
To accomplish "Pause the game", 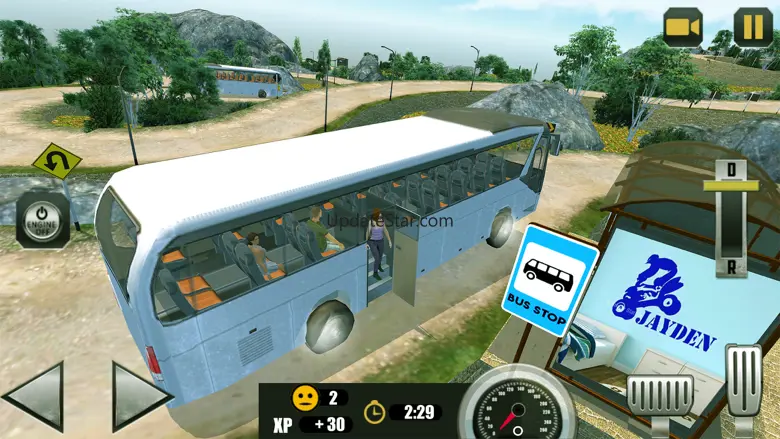I will pyautogui.click(x=752, y=27).
